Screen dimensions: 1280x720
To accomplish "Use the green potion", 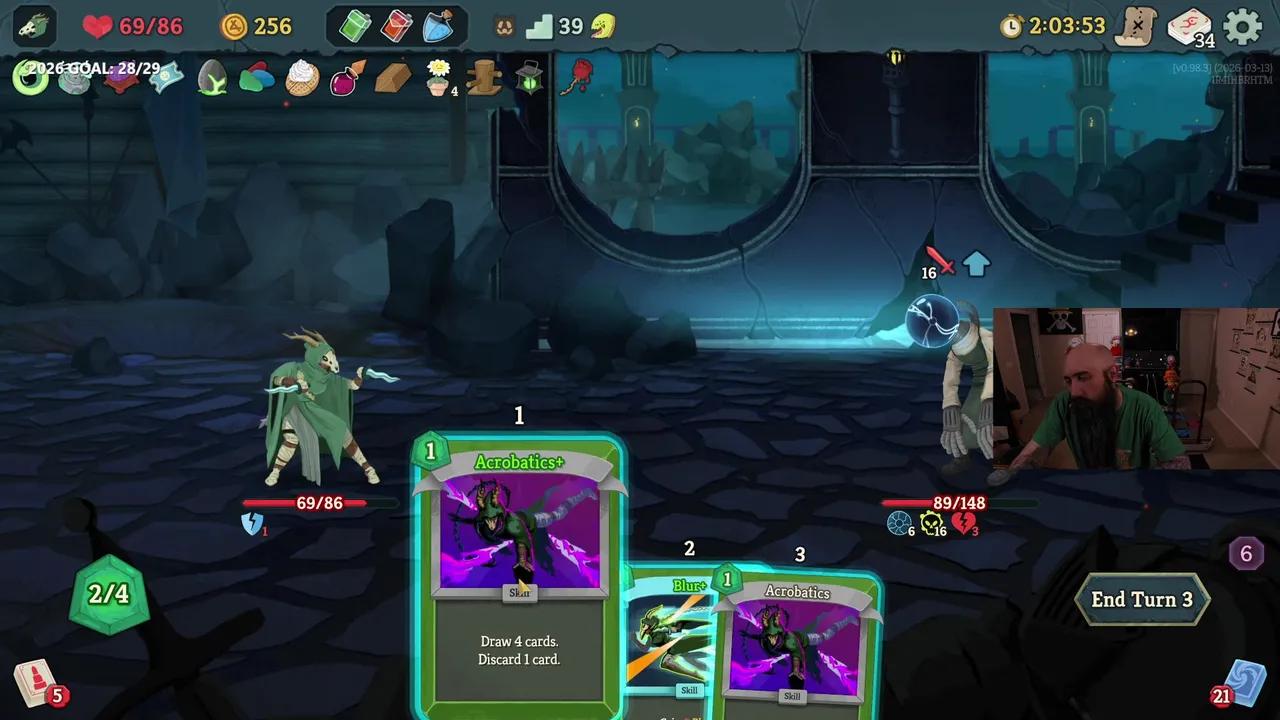I will coord(355,27).
